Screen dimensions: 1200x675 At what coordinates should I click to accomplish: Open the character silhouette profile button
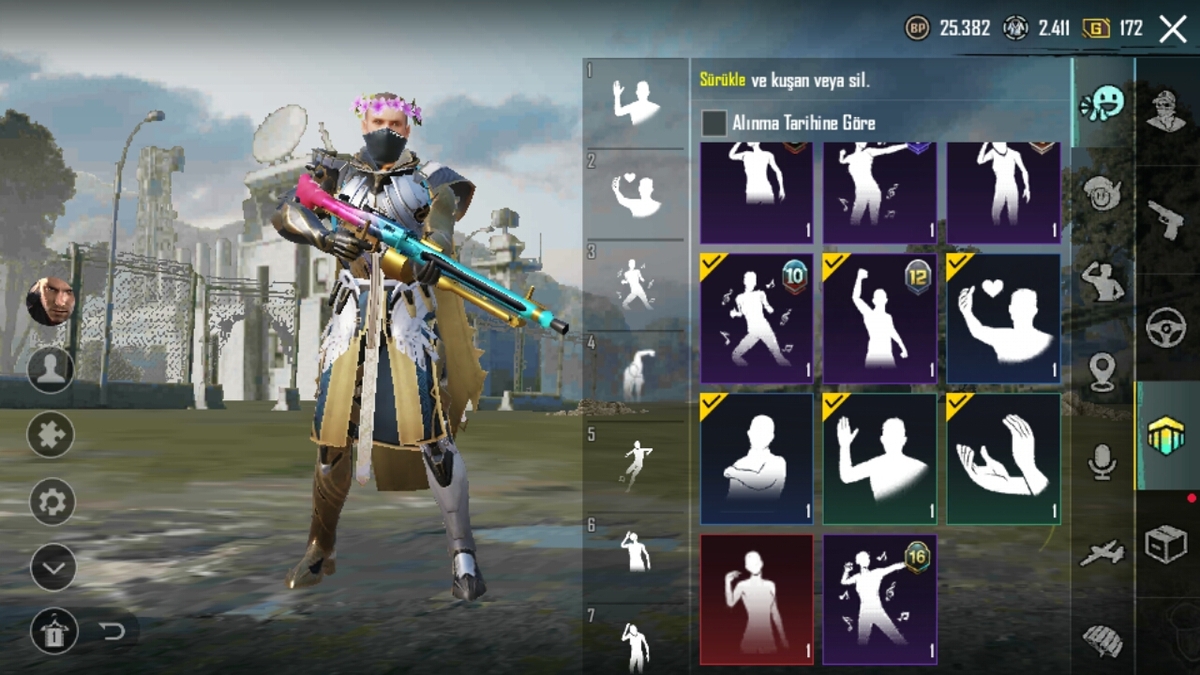click(50, 370)
